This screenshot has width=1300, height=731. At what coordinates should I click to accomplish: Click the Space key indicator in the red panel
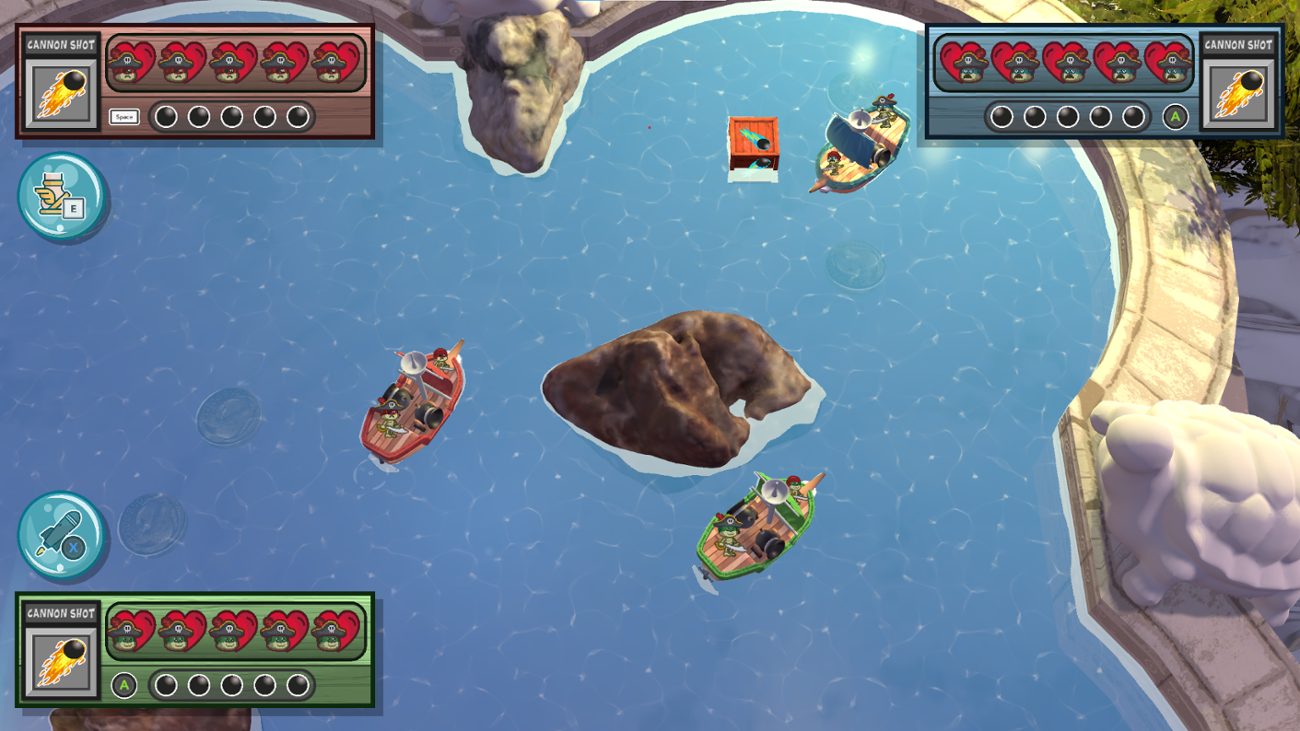(x=124, y=115)
